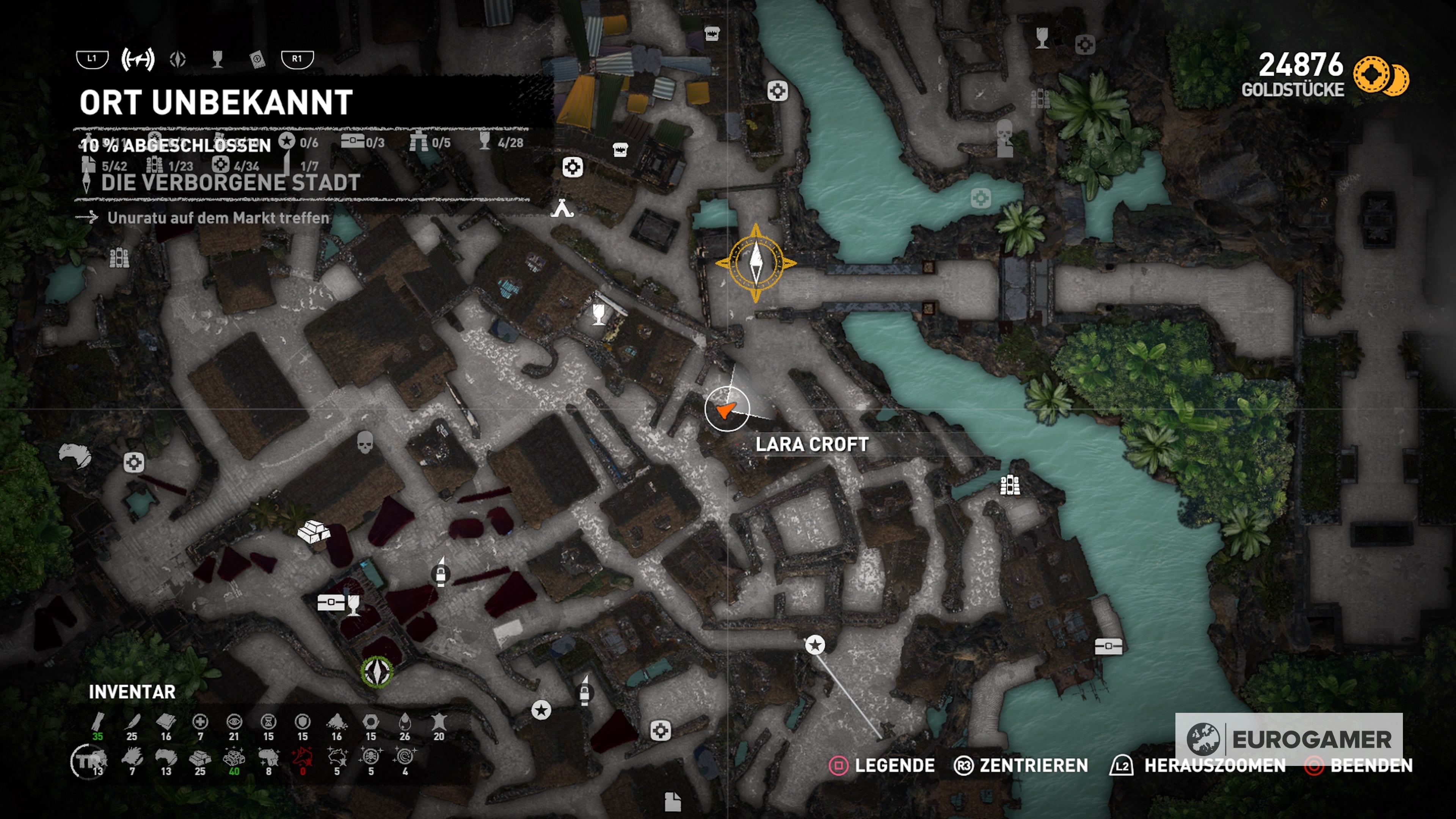Select the skull marker in the town center

365,442
